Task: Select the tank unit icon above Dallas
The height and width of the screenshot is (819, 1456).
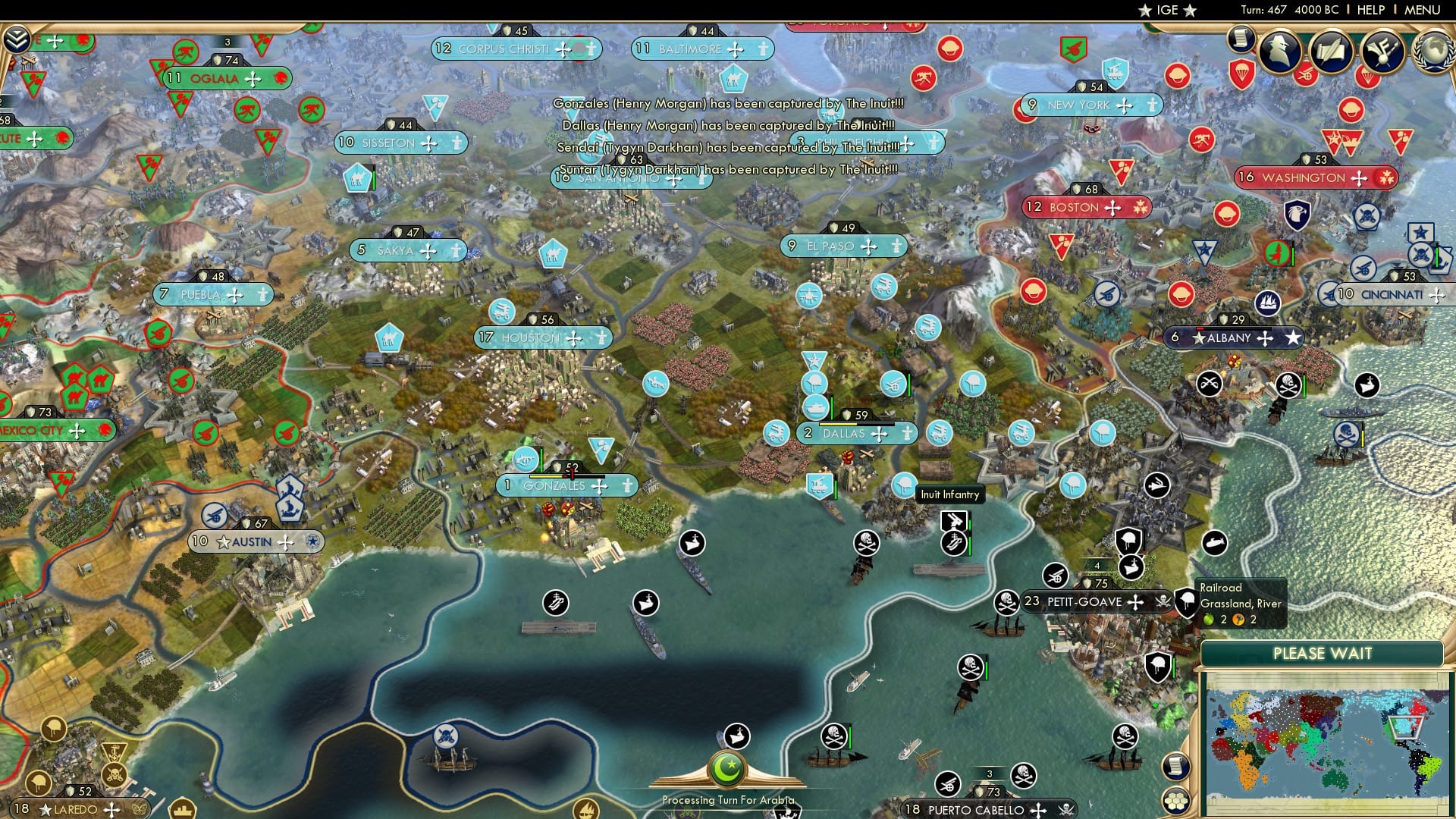Action: [x=816, y=406]
